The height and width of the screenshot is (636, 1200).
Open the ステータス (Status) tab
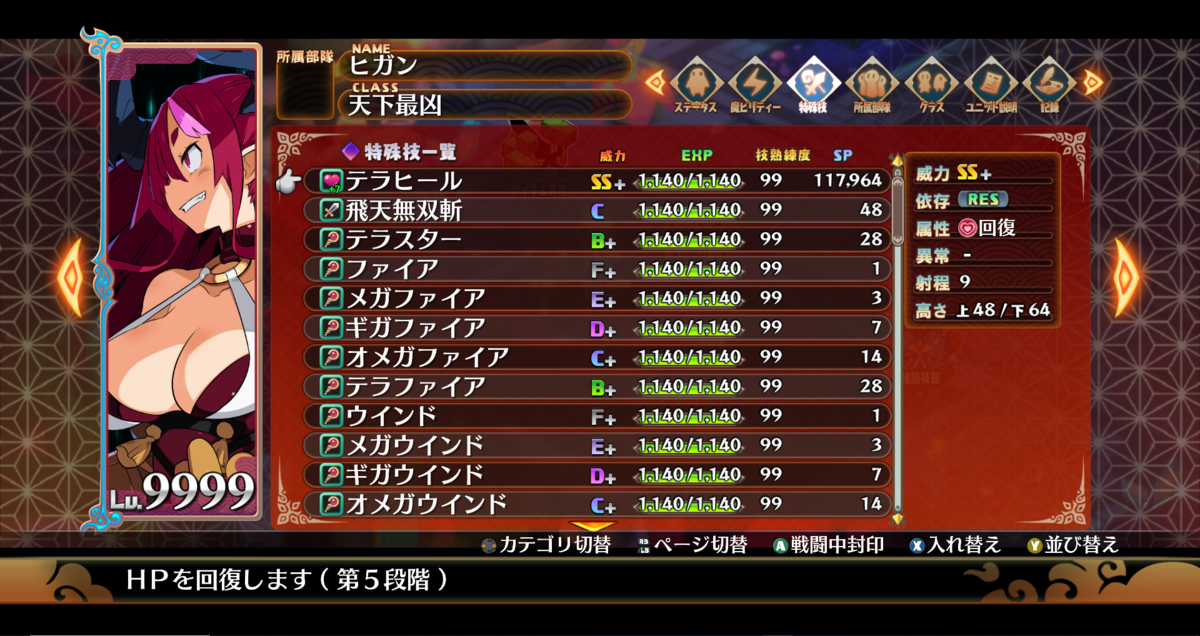point(695,86)
